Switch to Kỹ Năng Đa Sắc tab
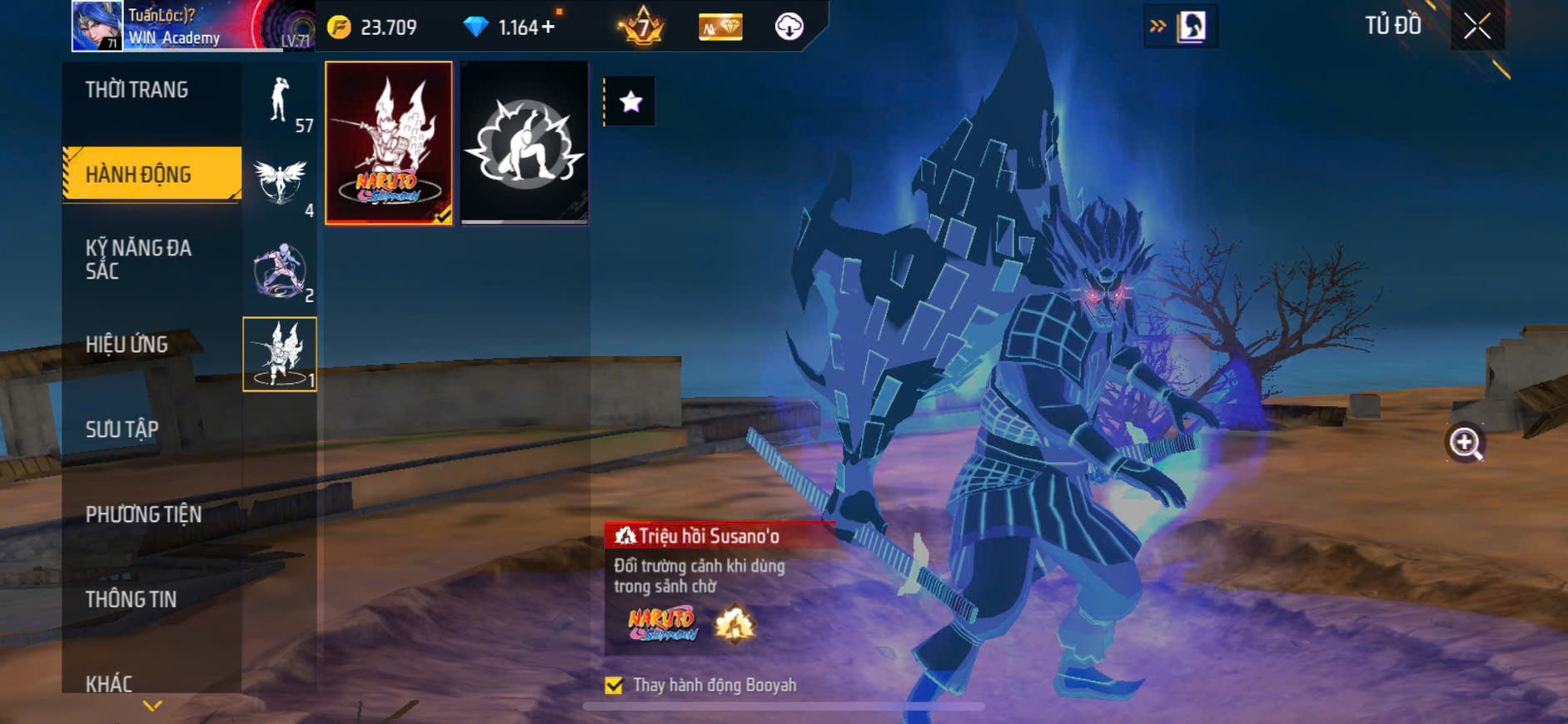 (138, 259)
